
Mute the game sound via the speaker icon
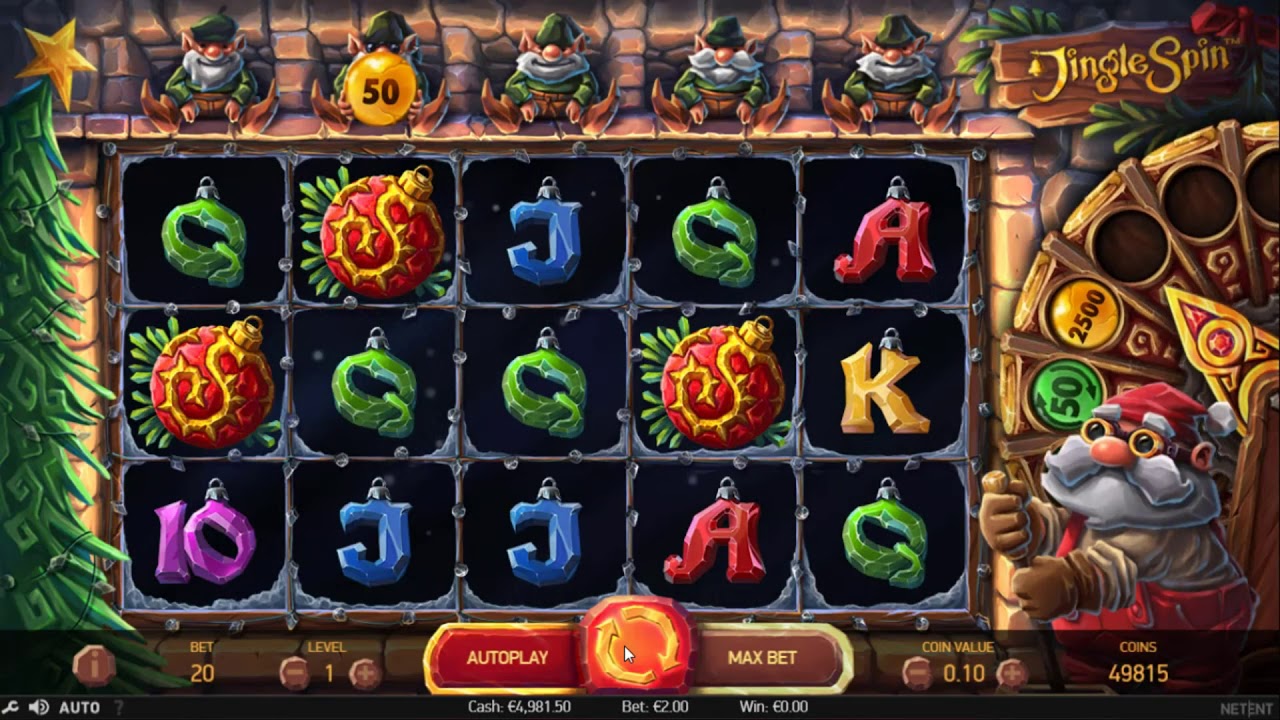[x=38, y=705]
